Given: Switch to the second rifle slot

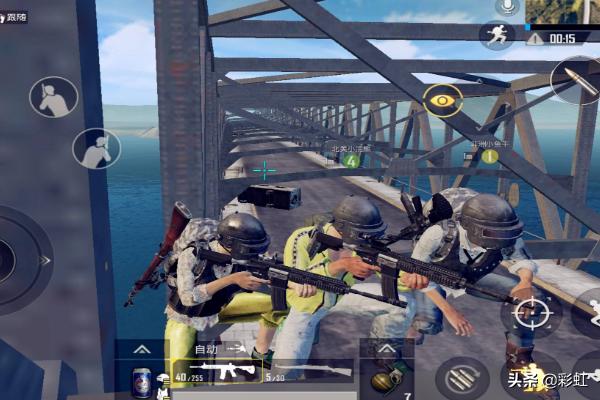Looking at the screenshot, I should 312,372.
